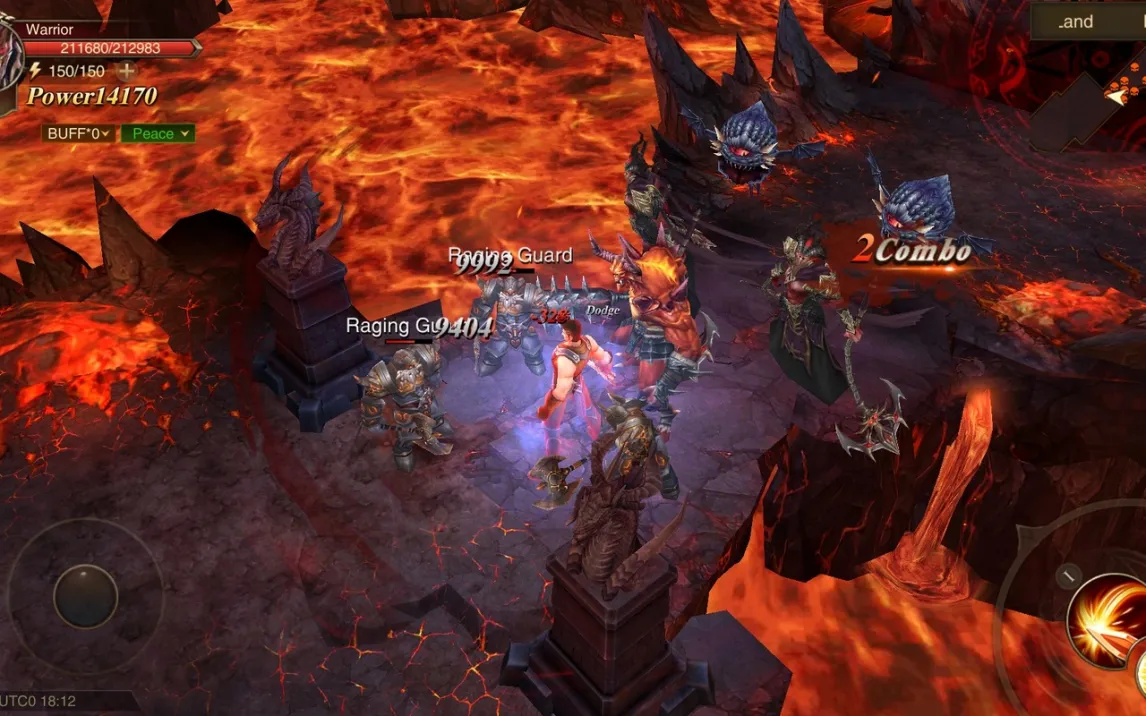Tap the virtual joystick knob

click(85, 597)
